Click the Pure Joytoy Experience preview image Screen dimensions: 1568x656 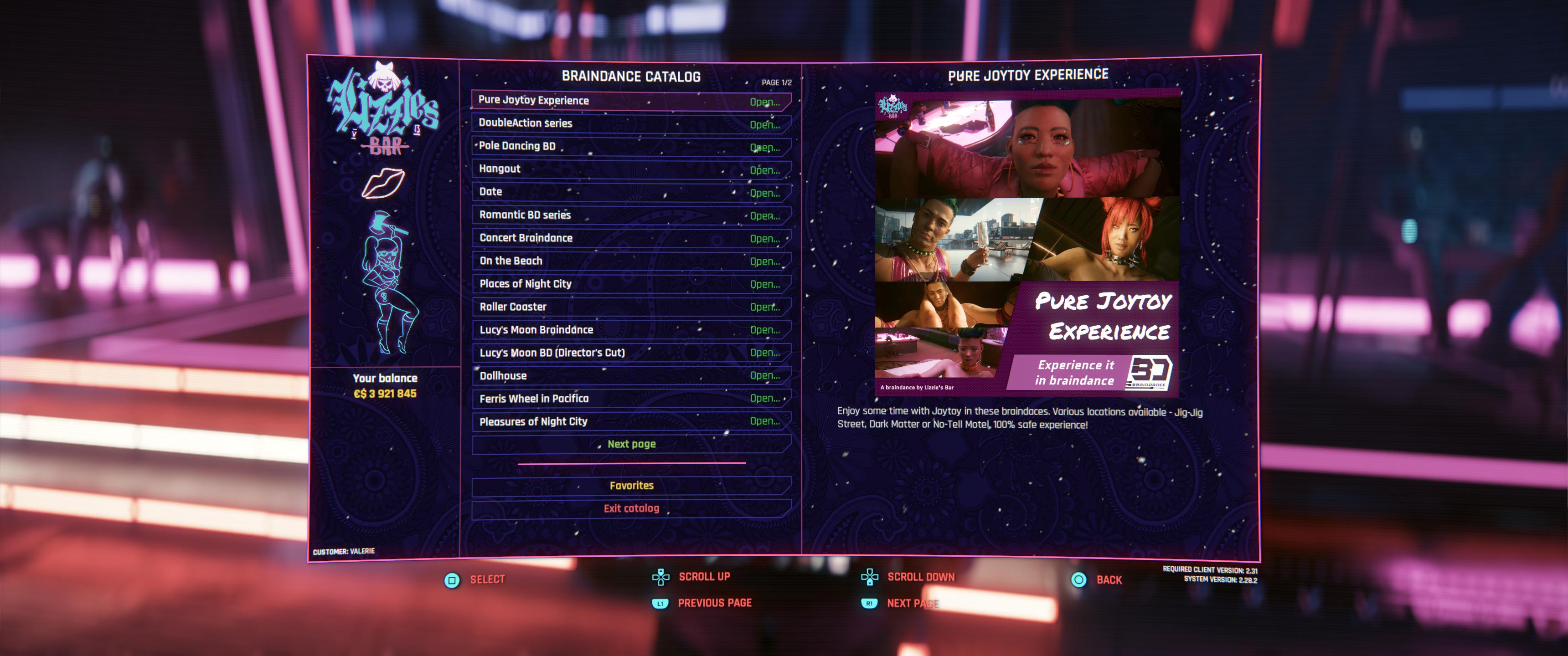tap(1027, 243)
